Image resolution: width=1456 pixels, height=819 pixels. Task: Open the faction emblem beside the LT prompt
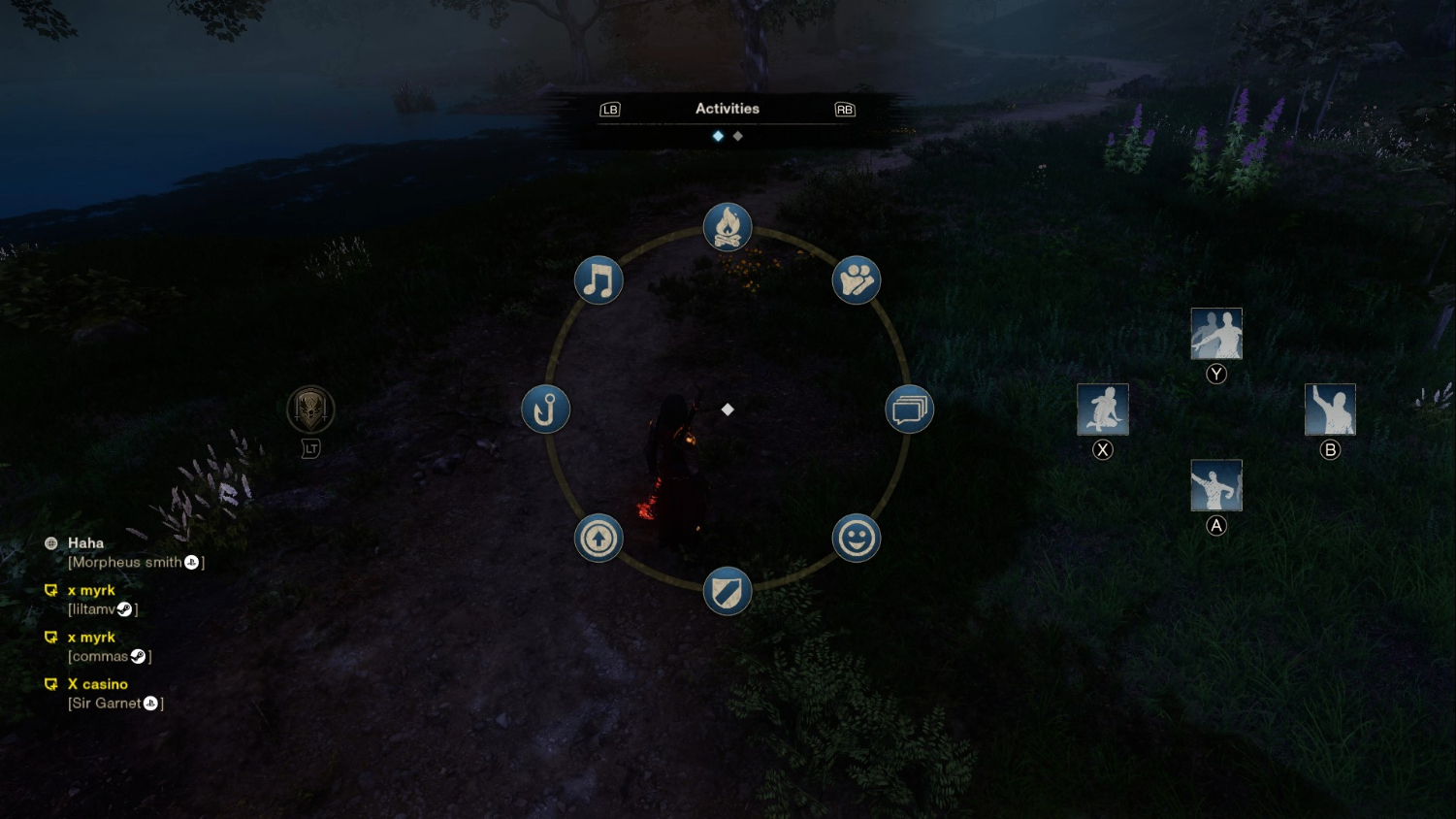310,409
